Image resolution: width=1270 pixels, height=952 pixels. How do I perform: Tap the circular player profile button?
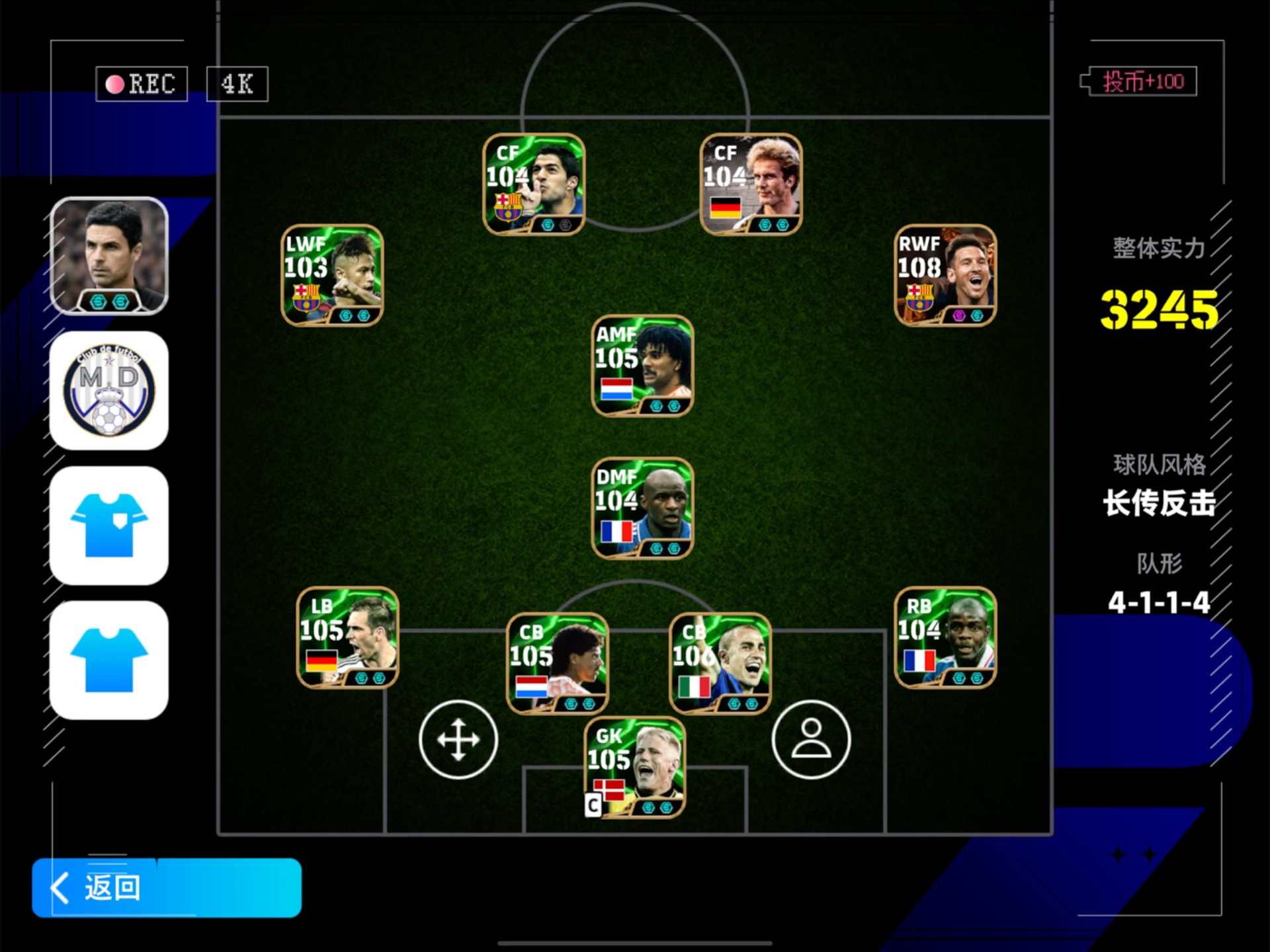click(811, 739)
